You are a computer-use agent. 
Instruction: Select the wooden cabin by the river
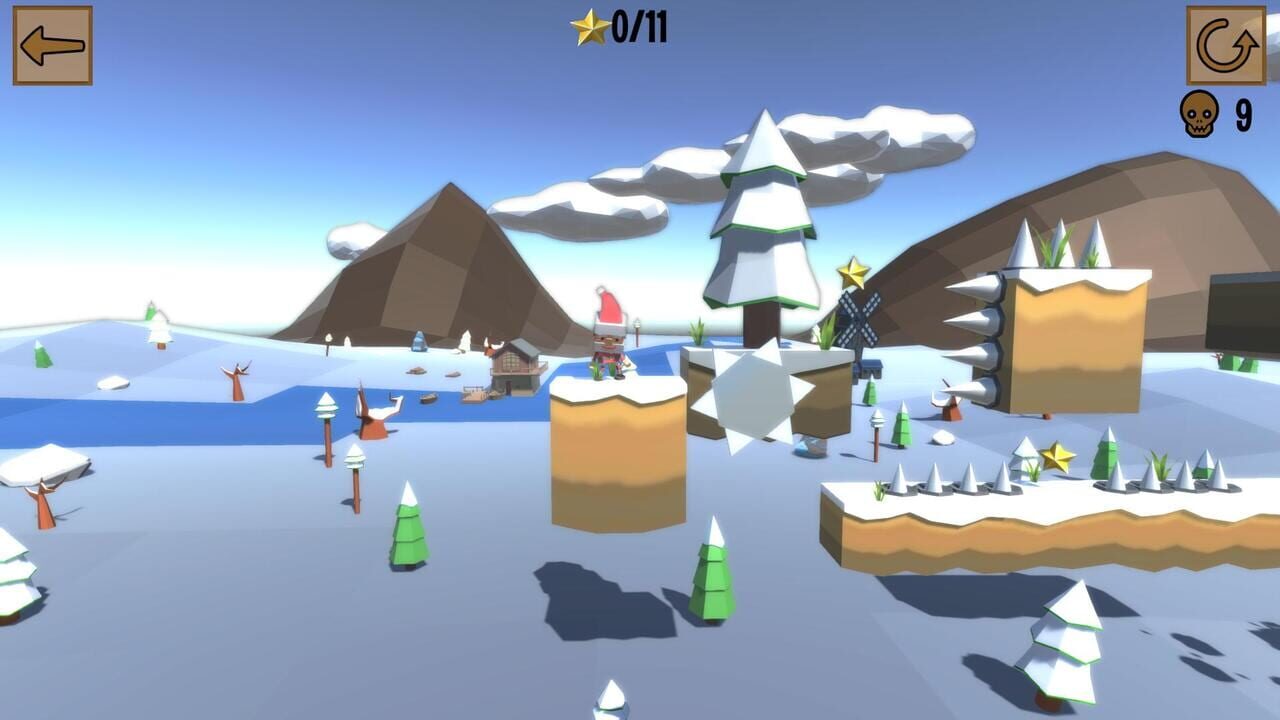tap(515, 365)
